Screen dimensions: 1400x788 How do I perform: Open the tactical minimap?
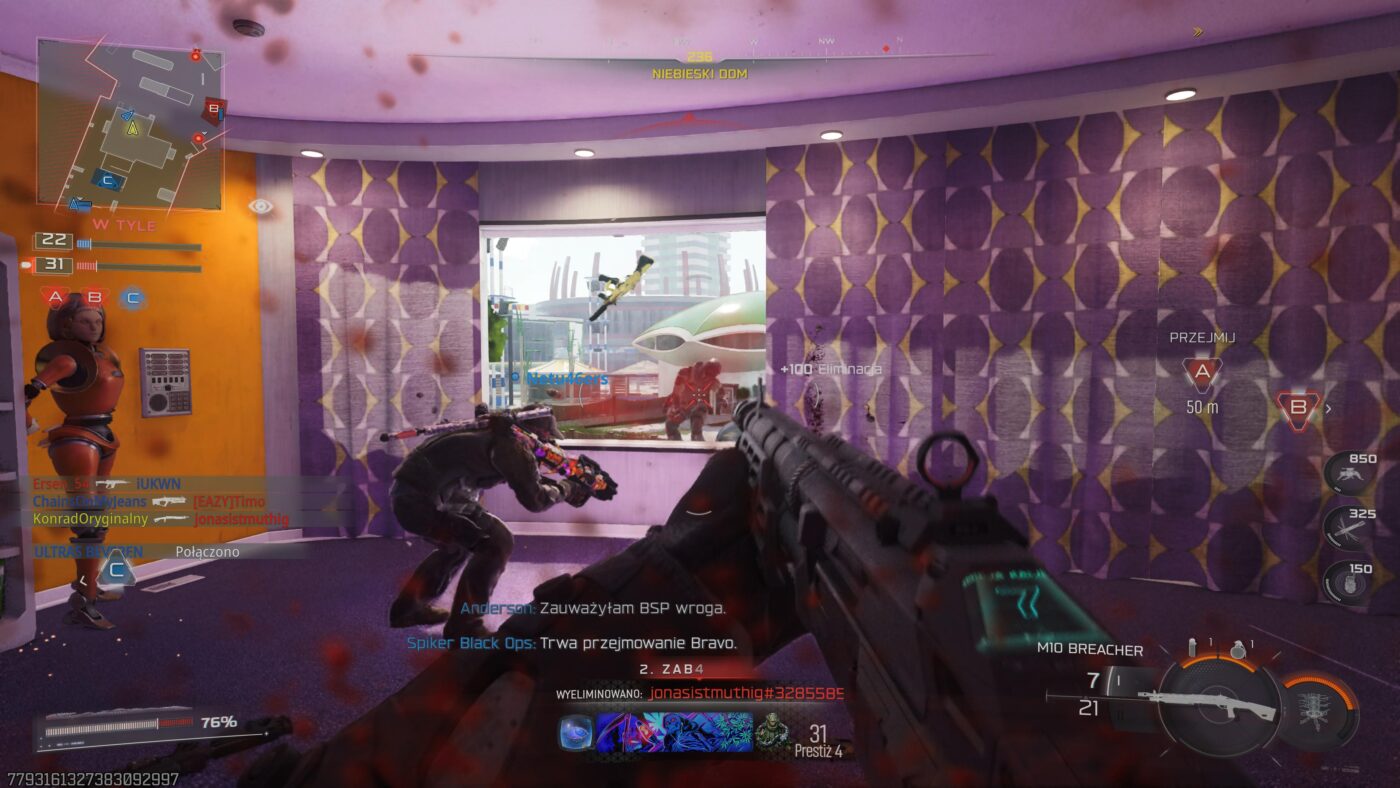(130, 124)
